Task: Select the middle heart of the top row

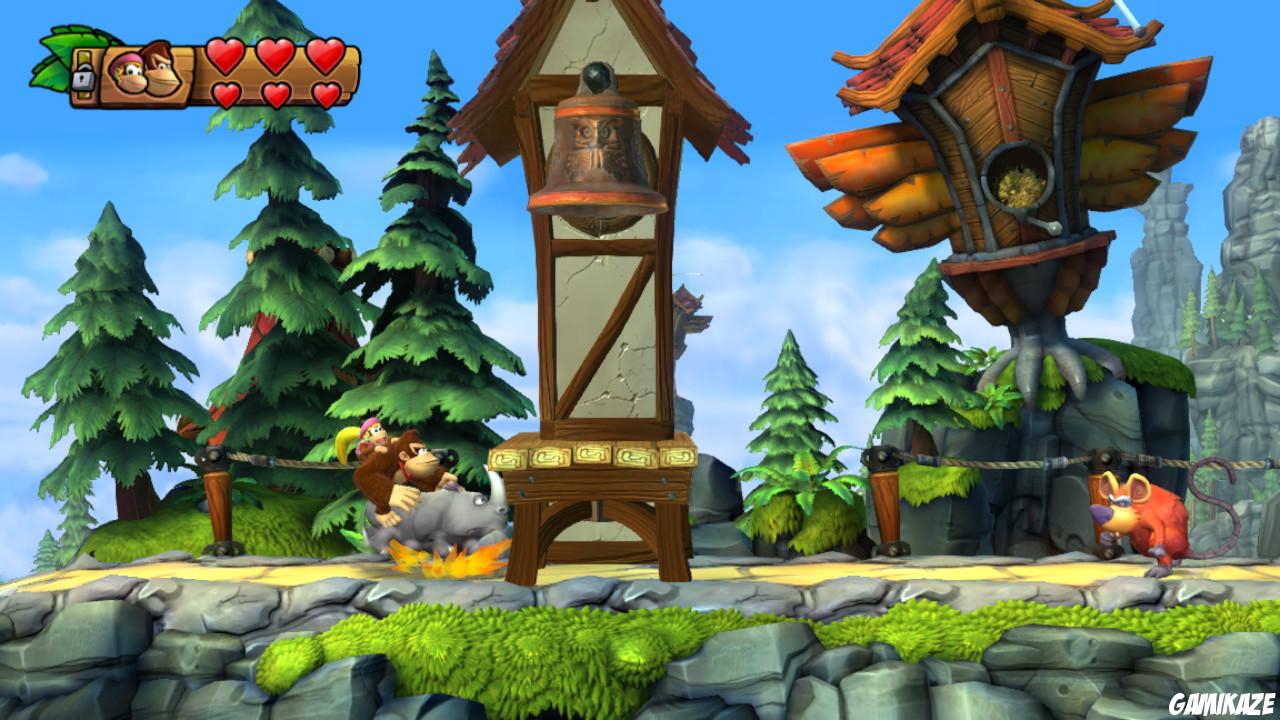Action: tap(276, 56)
